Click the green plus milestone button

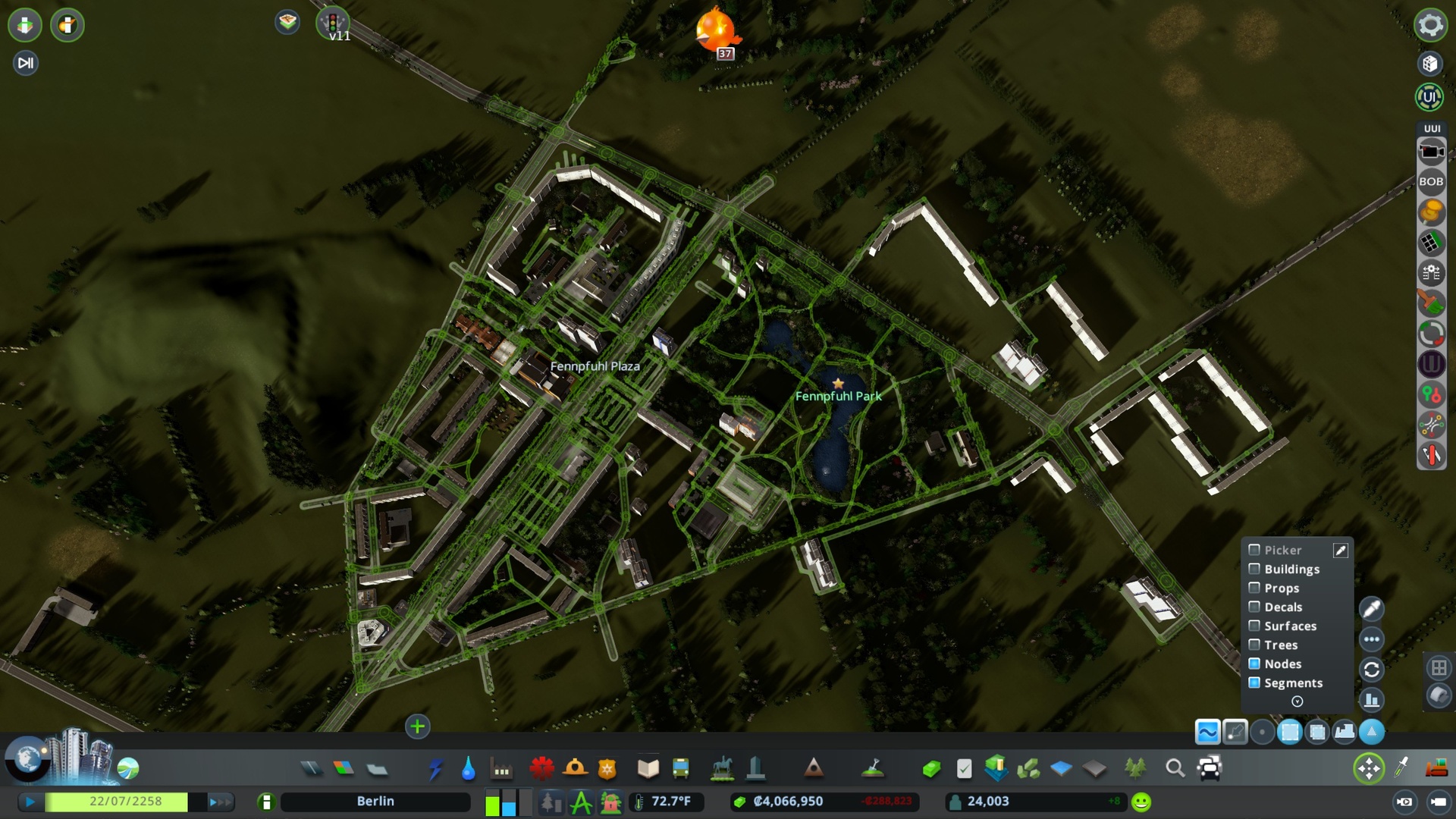click(x=416, y=726)
